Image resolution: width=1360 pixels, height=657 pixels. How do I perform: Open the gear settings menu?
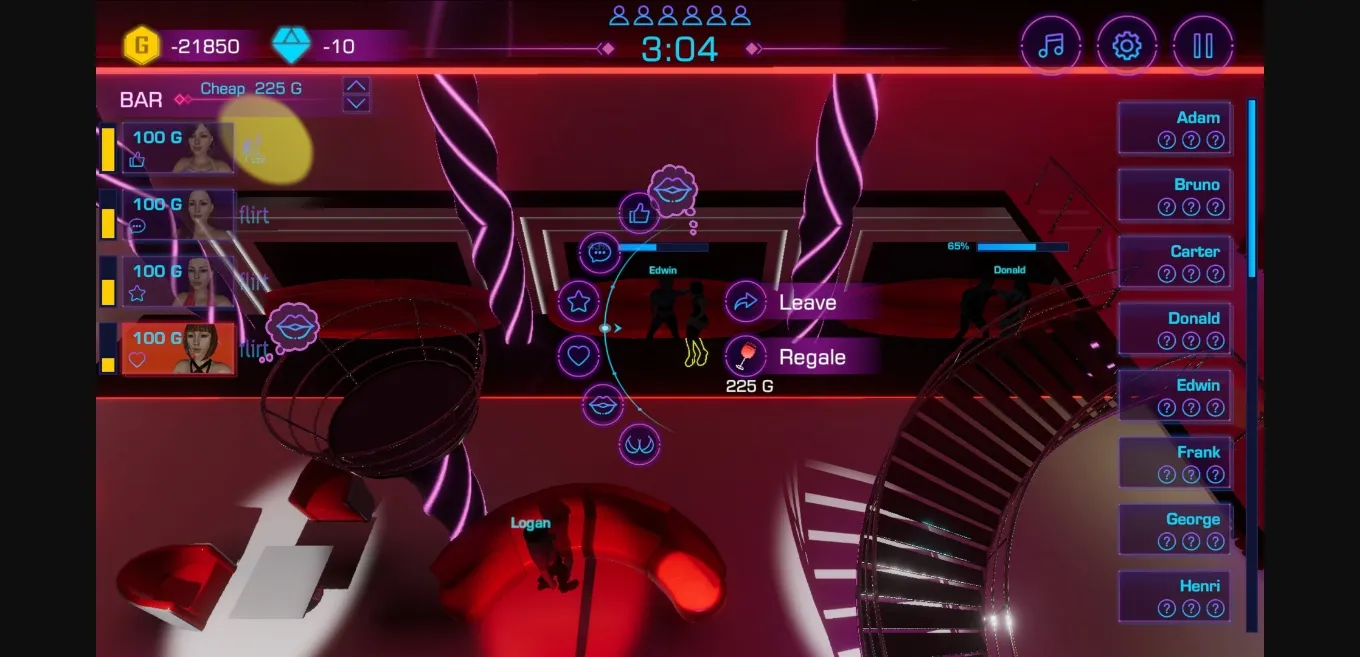(x=1127, y=46)
